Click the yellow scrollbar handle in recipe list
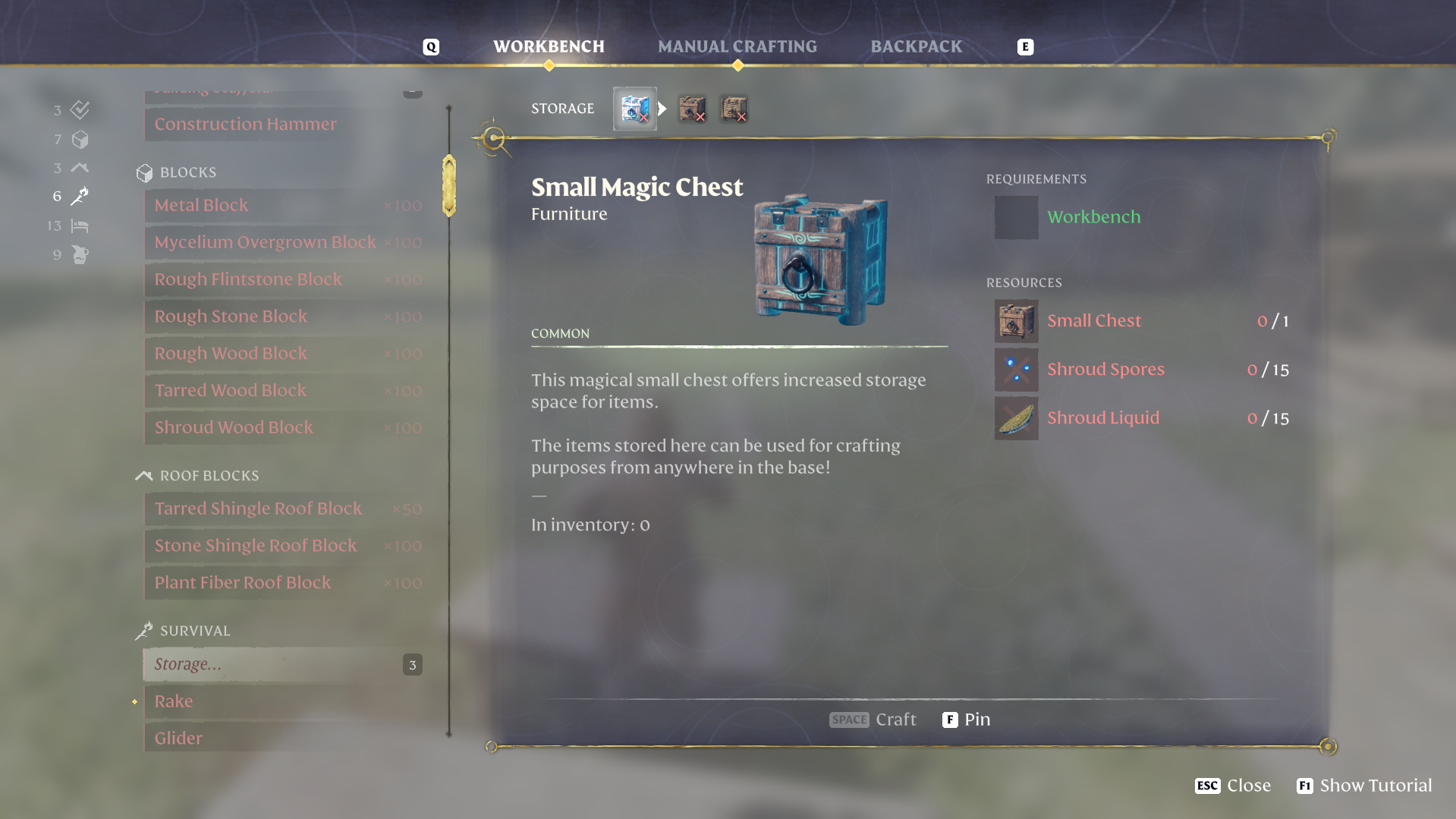 point(448,184)
